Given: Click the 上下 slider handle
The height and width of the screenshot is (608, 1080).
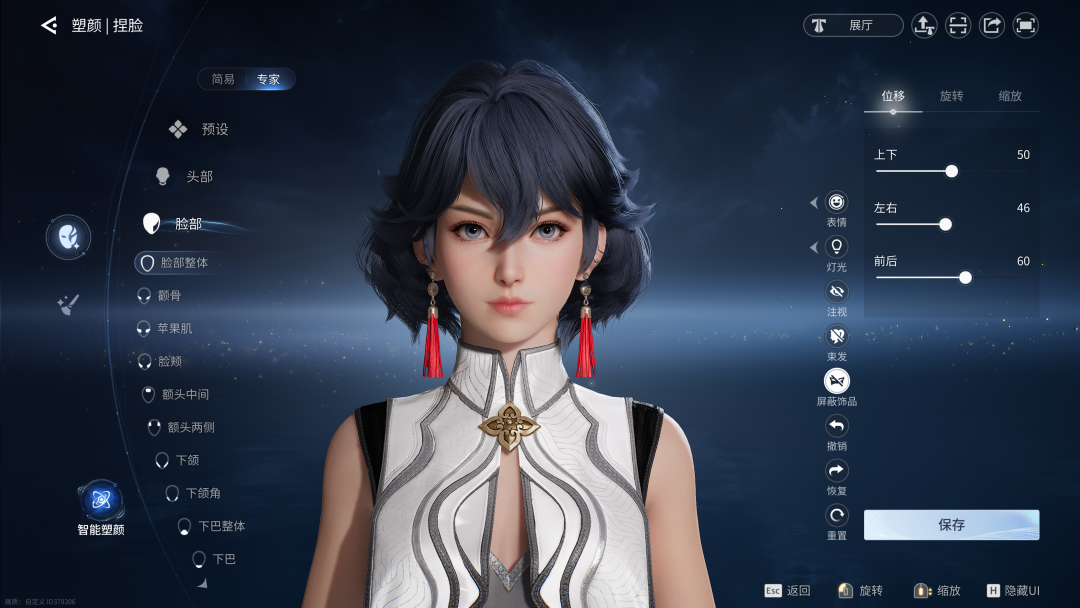Looking at the screenshot, I should (x=951, y=171).
